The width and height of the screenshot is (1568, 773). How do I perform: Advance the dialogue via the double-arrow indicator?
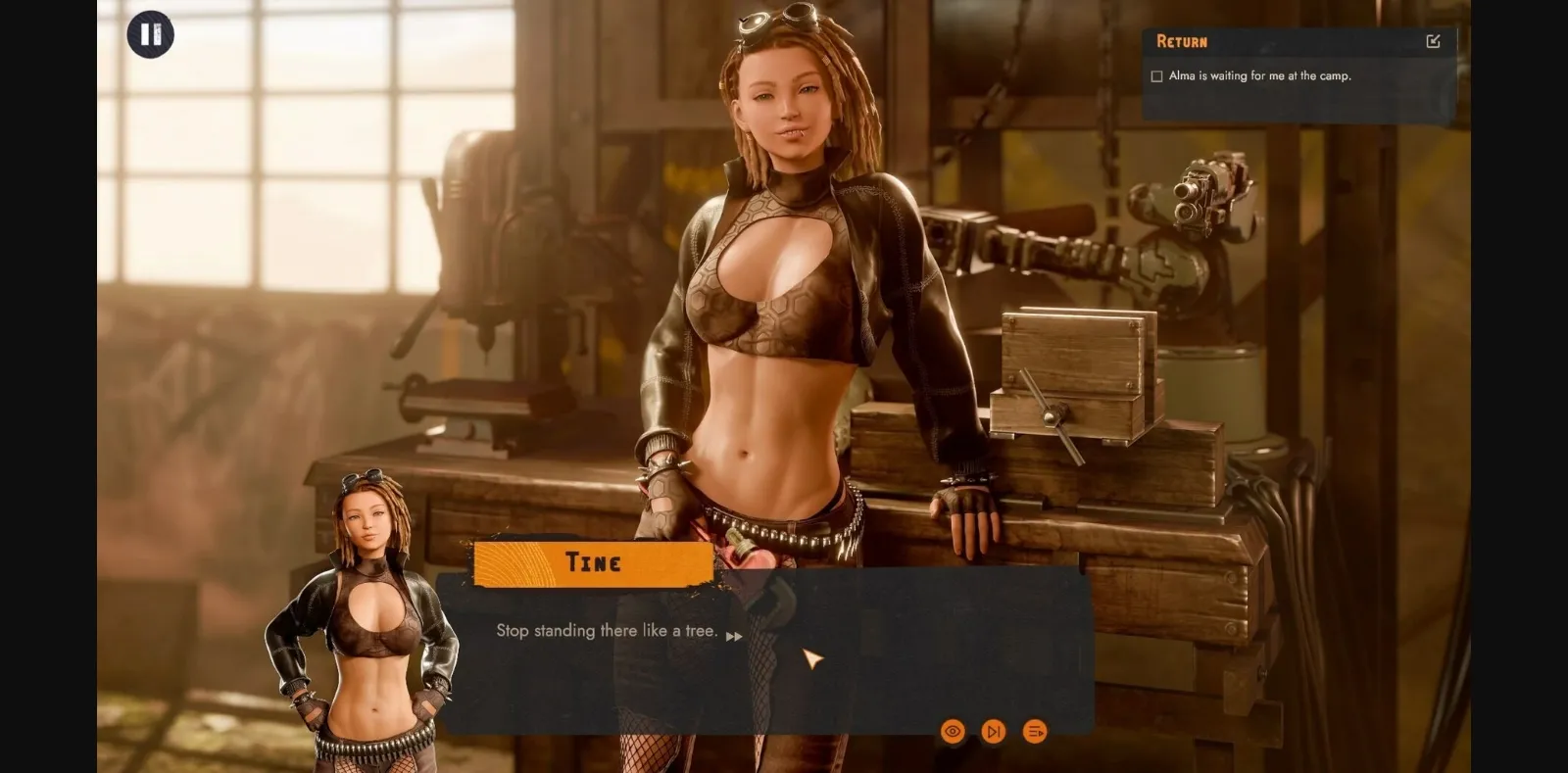[734, 636]
